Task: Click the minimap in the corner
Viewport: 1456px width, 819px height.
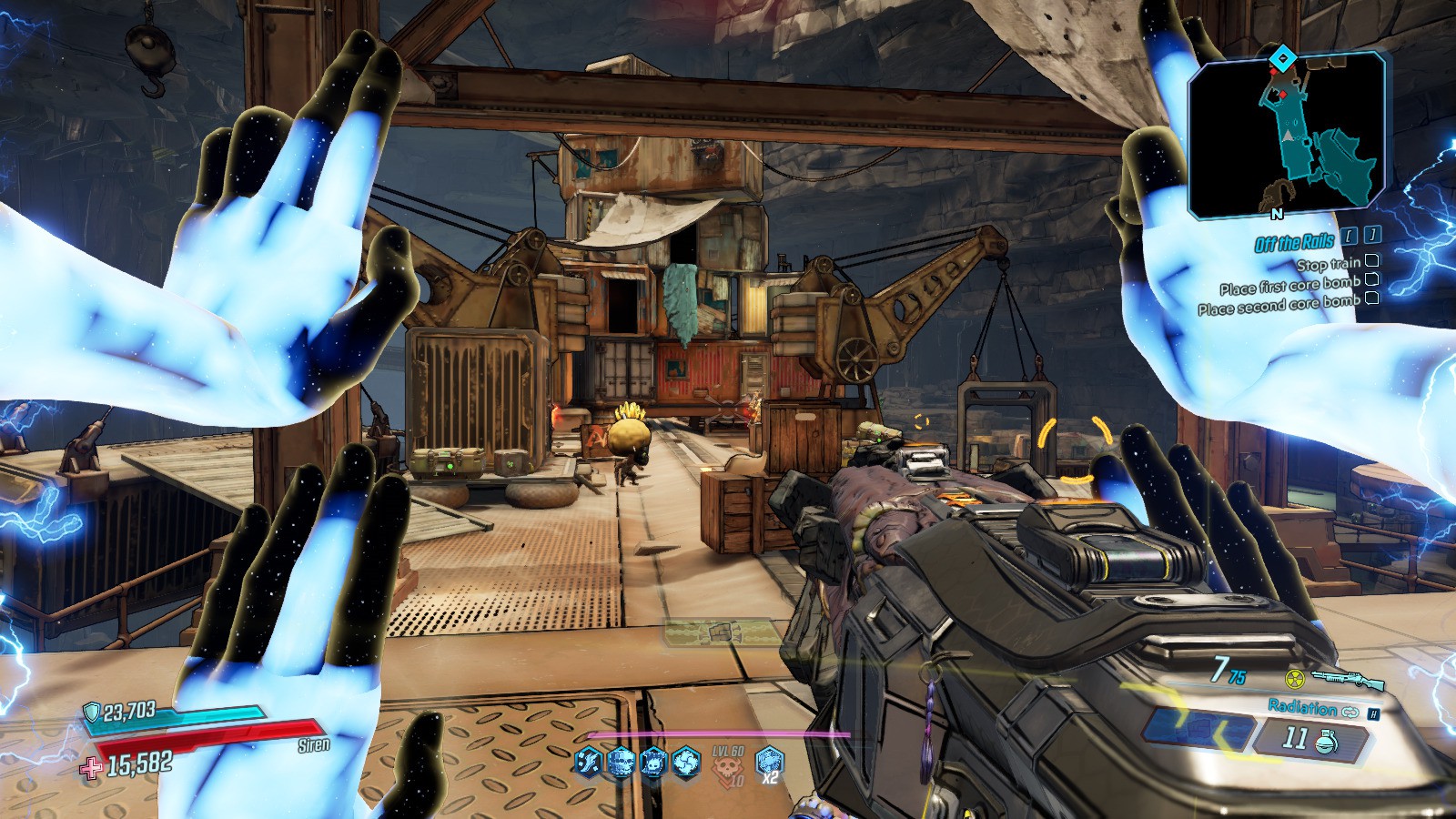Action: [x=1286, y=136]
